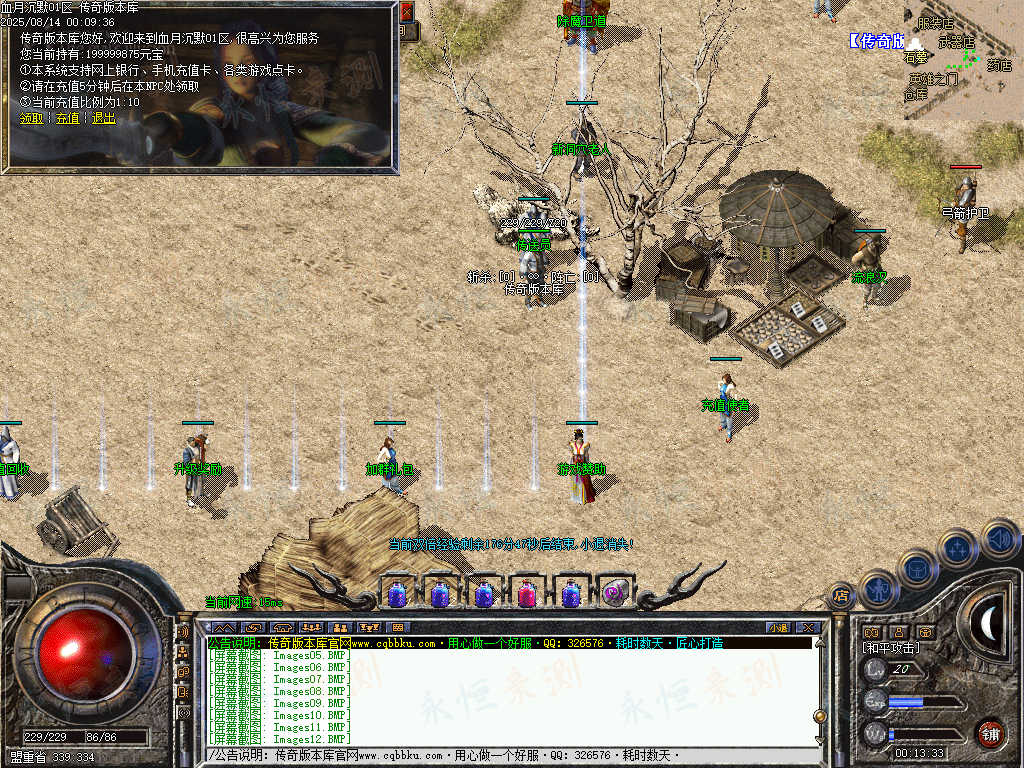
Task: Click the 领取 claim link in the dialog
Action: point(31,118)
